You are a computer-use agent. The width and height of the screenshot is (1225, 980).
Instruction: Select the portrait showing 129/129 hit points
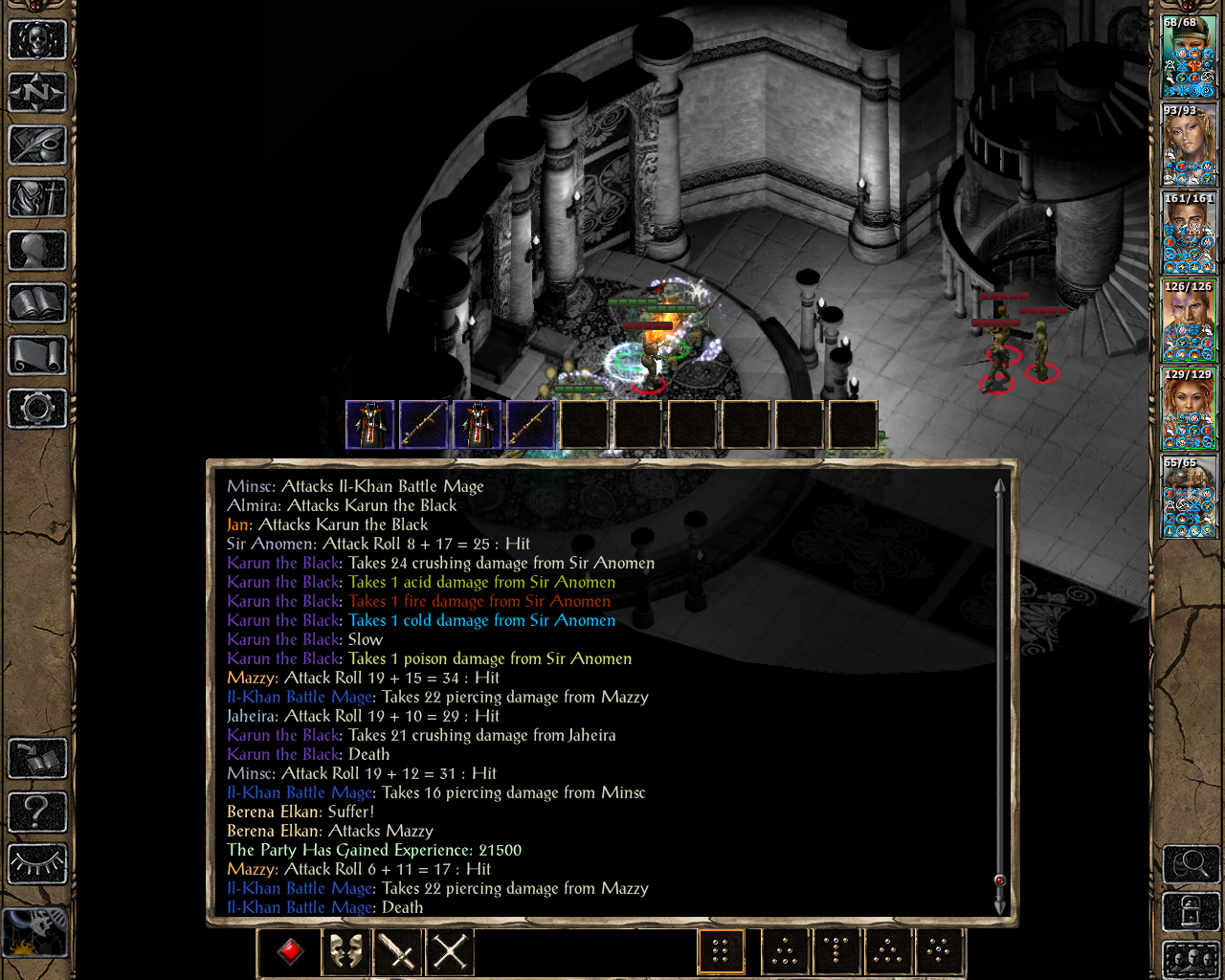click(1189, 410)
